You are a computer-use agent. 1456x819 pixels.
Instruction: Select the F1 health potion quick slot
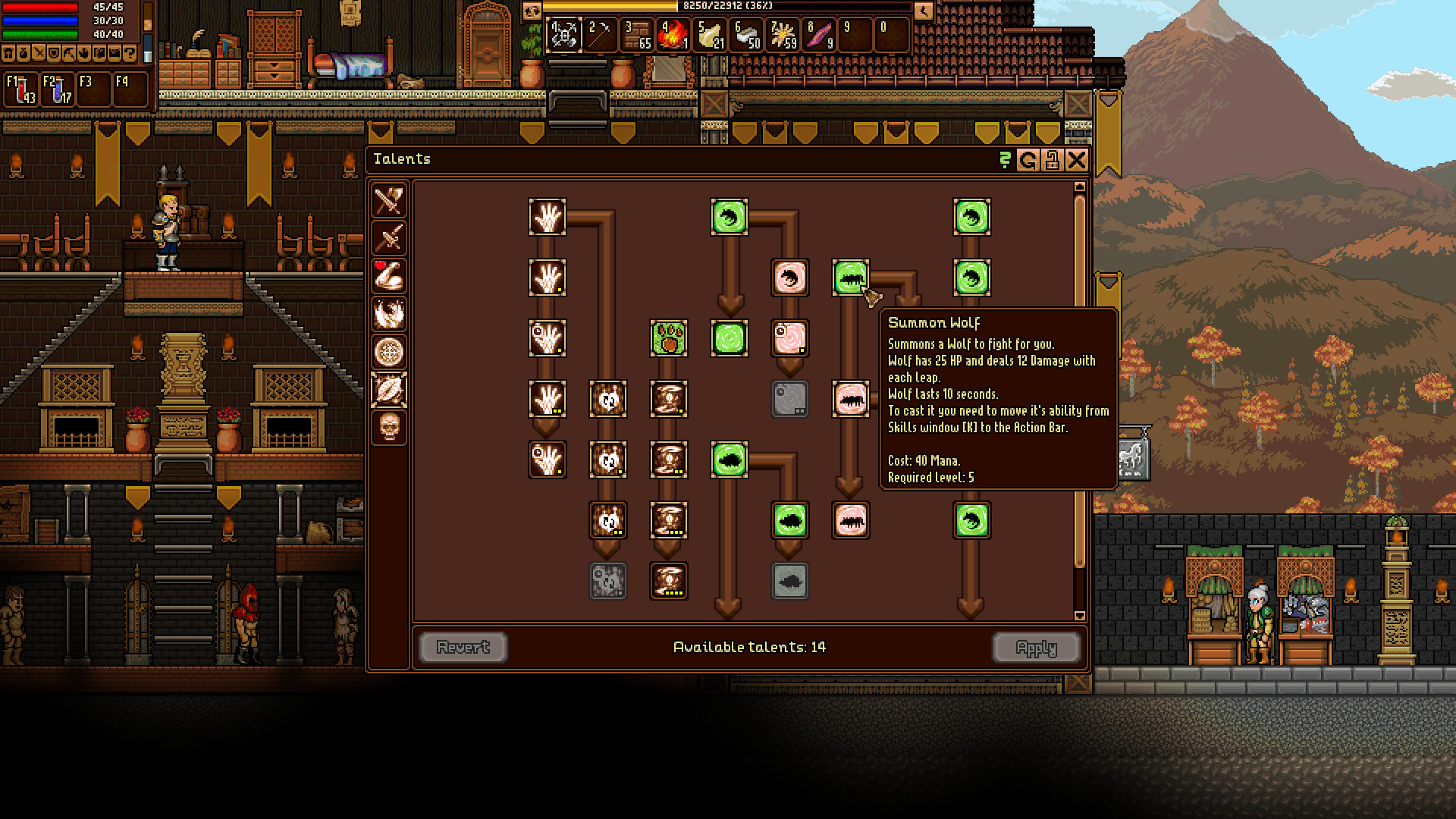20,86
